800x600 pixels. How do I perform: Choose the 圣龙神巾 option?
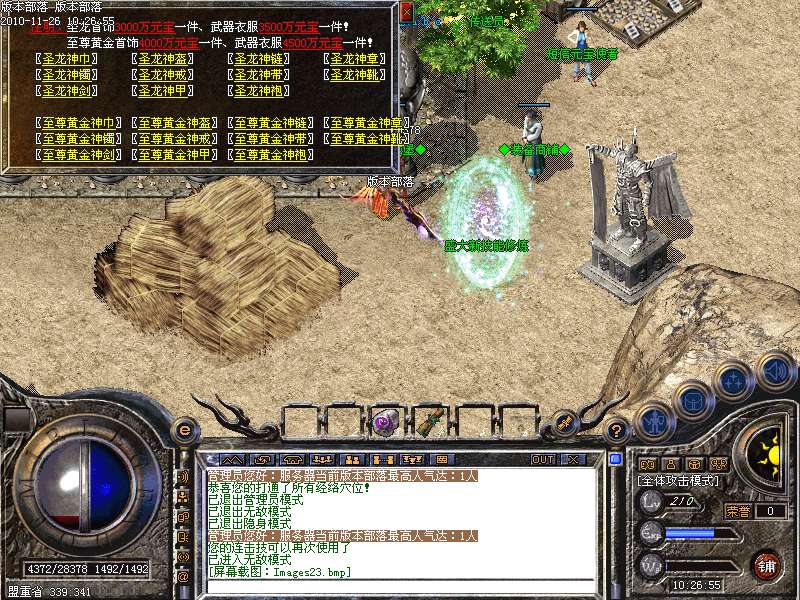68,59
